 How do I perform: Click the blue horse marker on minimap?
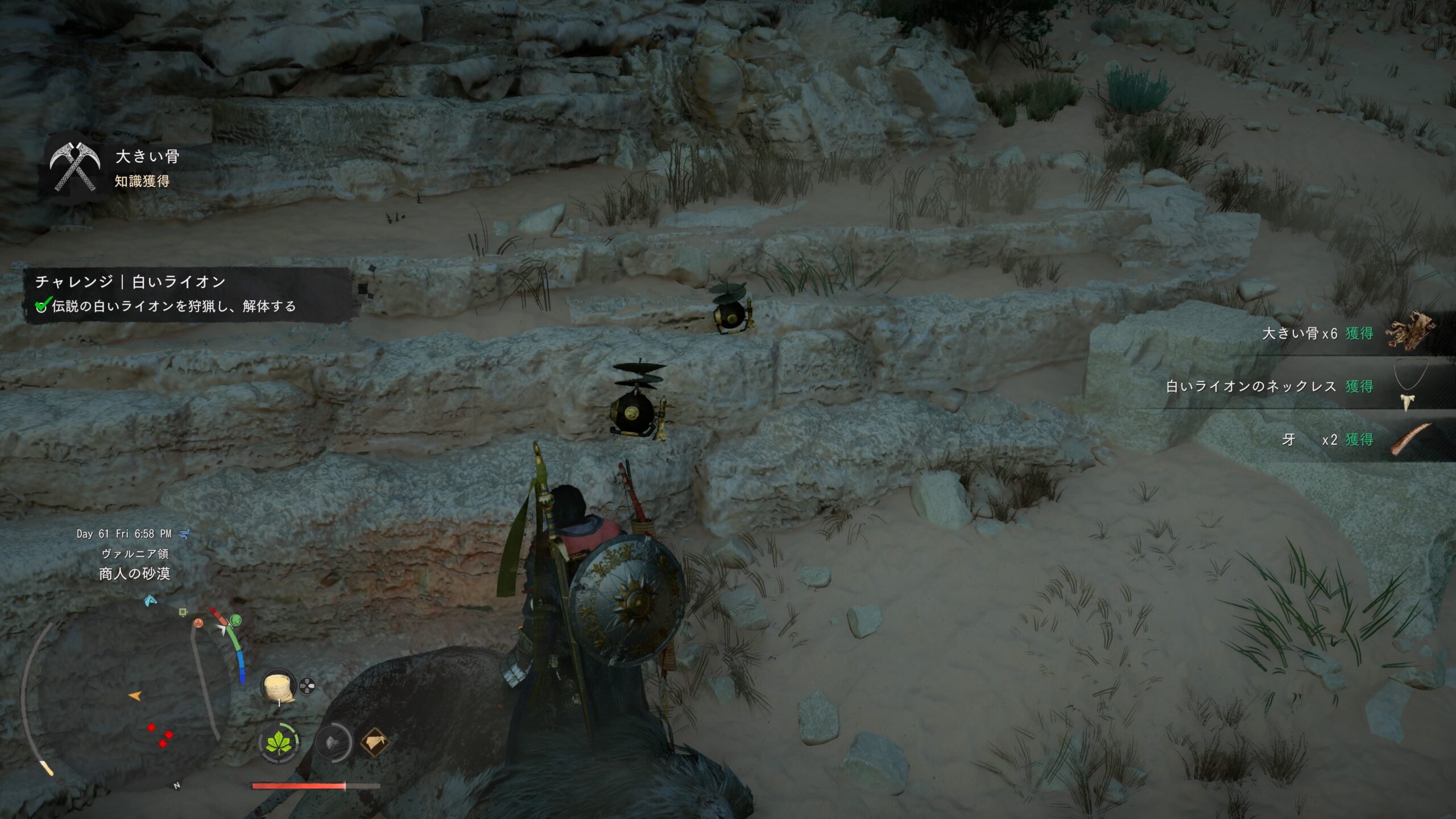pos(150,600)
